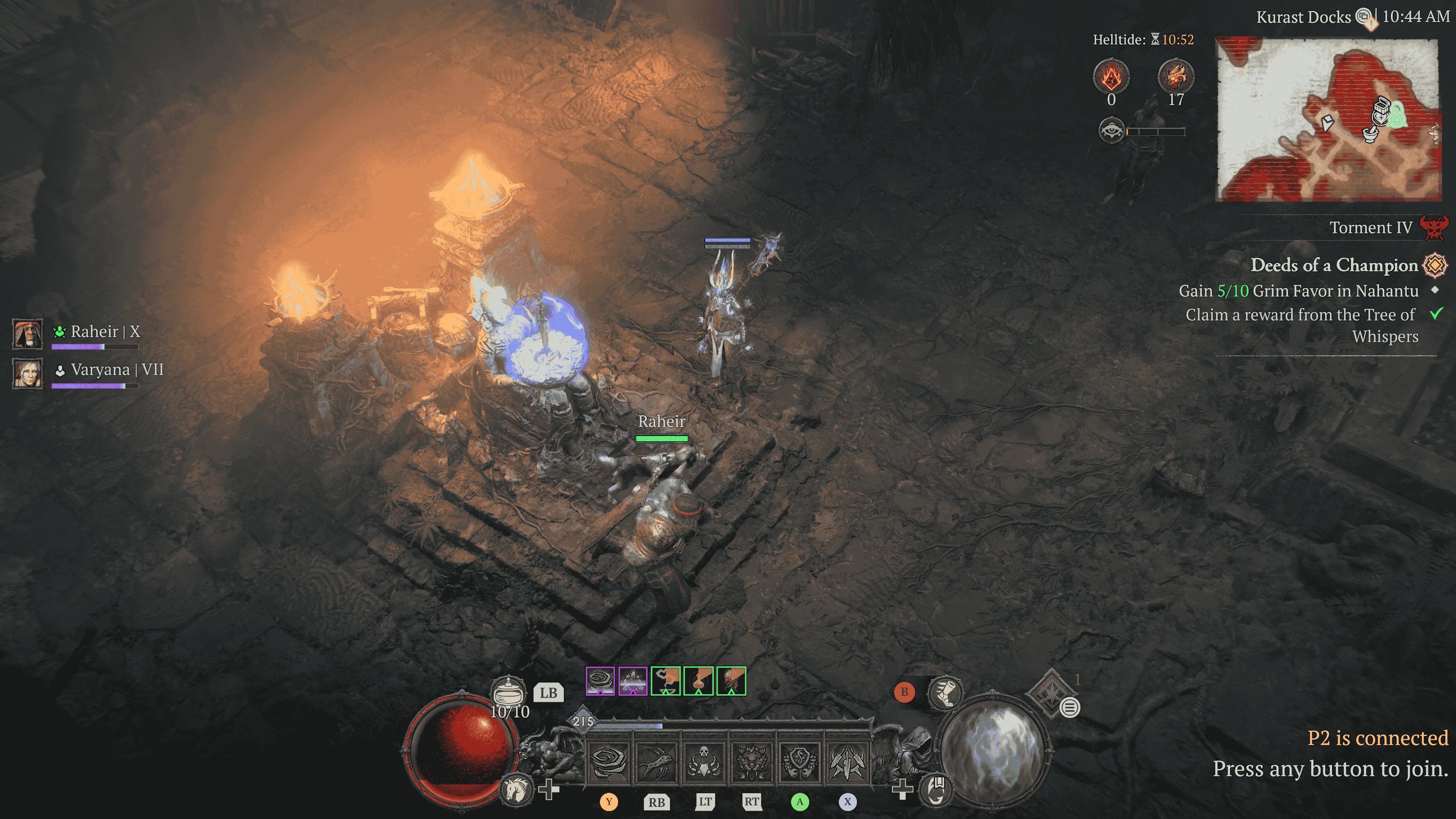Open the emote wheel bookmark icon
This screenshot has width=1456, height=819.
936,788
